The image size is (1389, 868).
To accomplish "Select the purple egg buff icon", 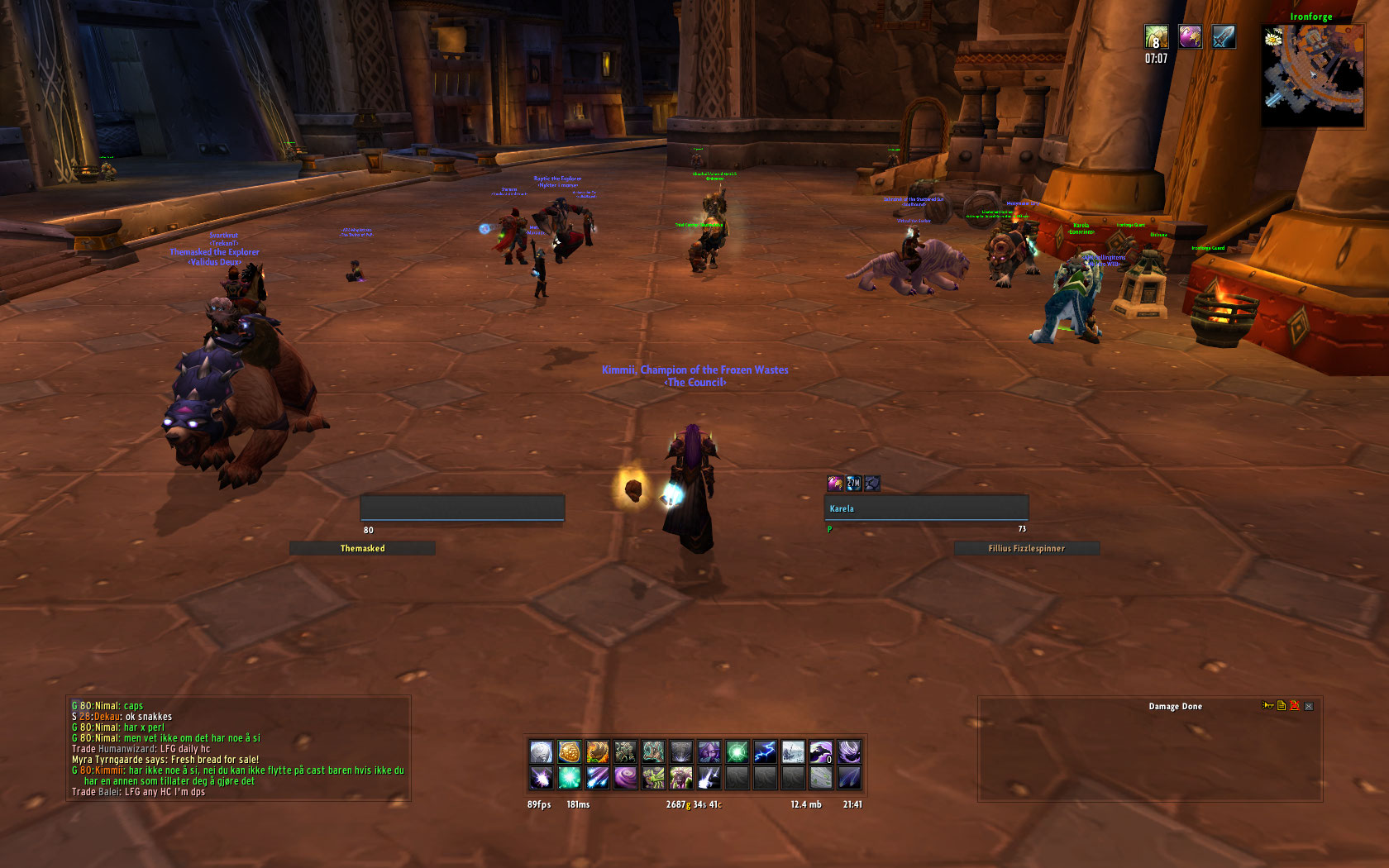I will 1190,37.
